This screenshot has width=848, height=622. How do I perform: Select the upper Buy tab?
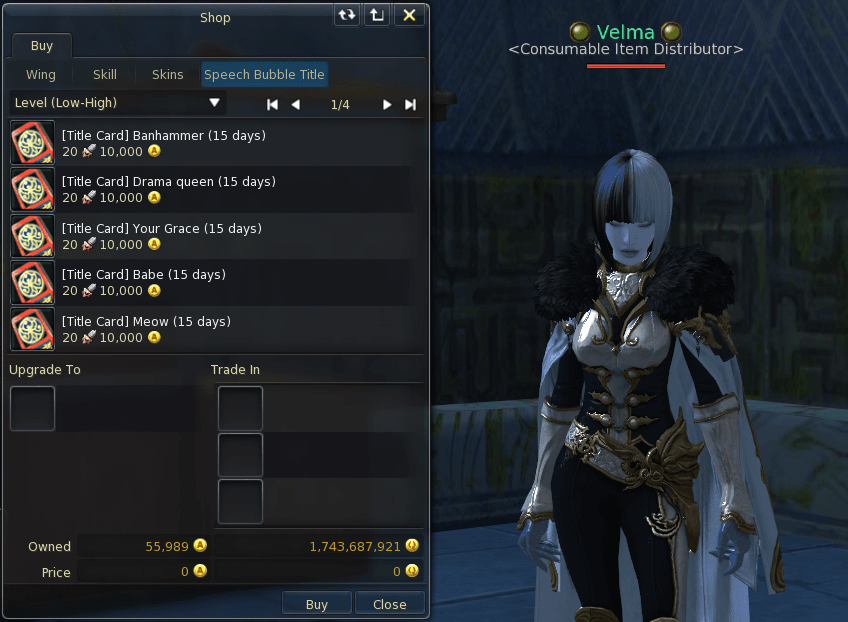[41, 47]
